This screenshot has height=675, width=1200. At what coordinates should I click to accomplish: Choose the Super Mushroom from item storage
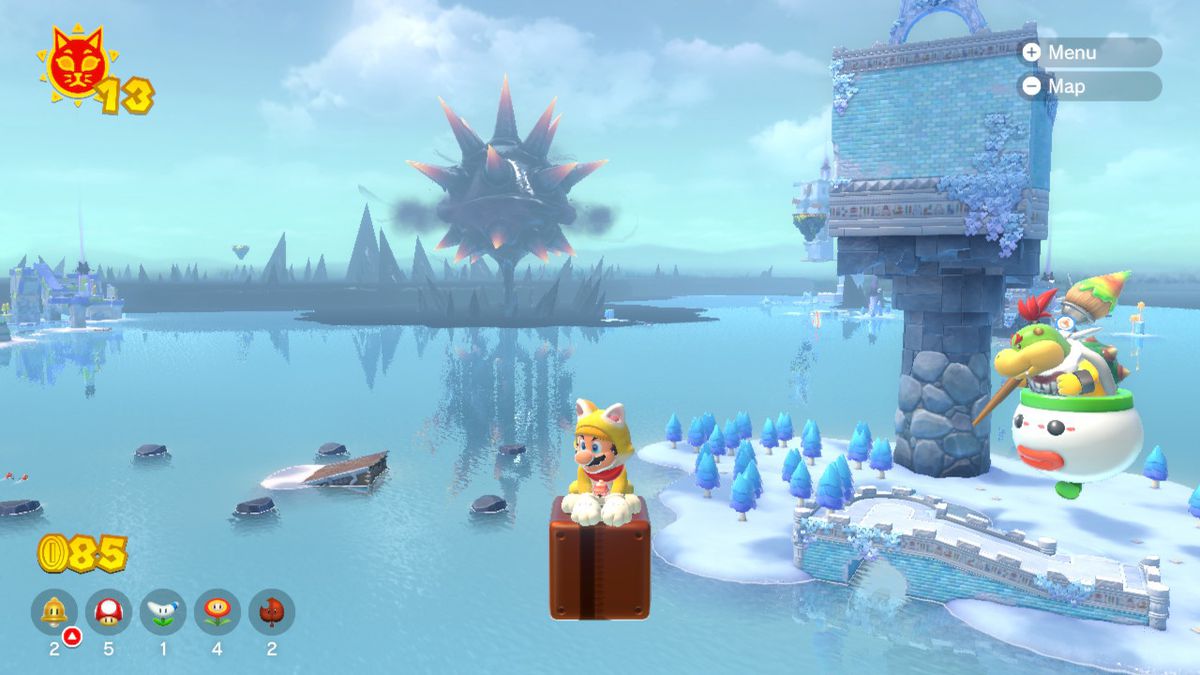pyautogui.click(x=108, y=611)
